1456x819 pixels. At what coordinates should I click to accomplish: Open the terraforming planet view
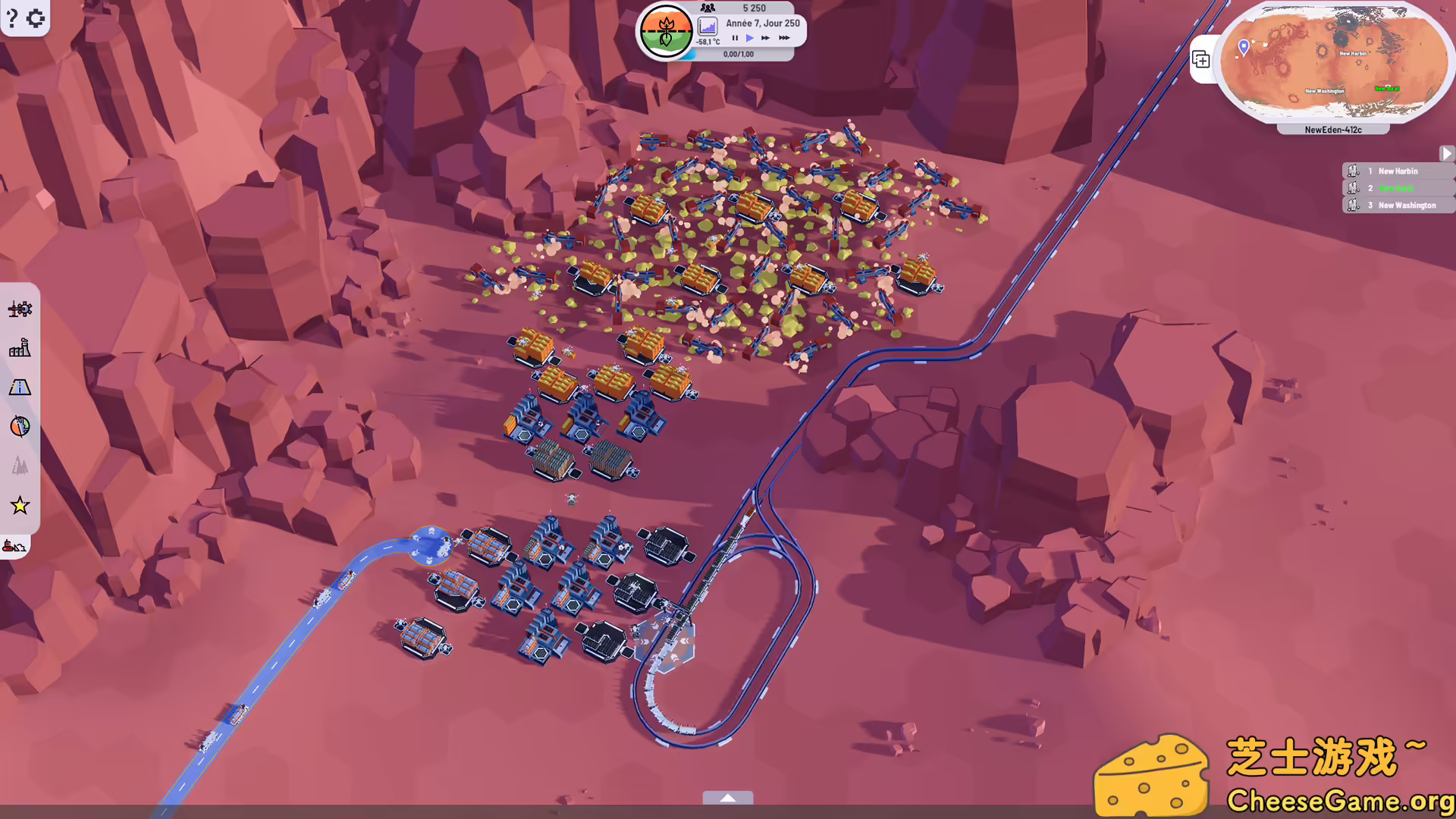point(20,427)
